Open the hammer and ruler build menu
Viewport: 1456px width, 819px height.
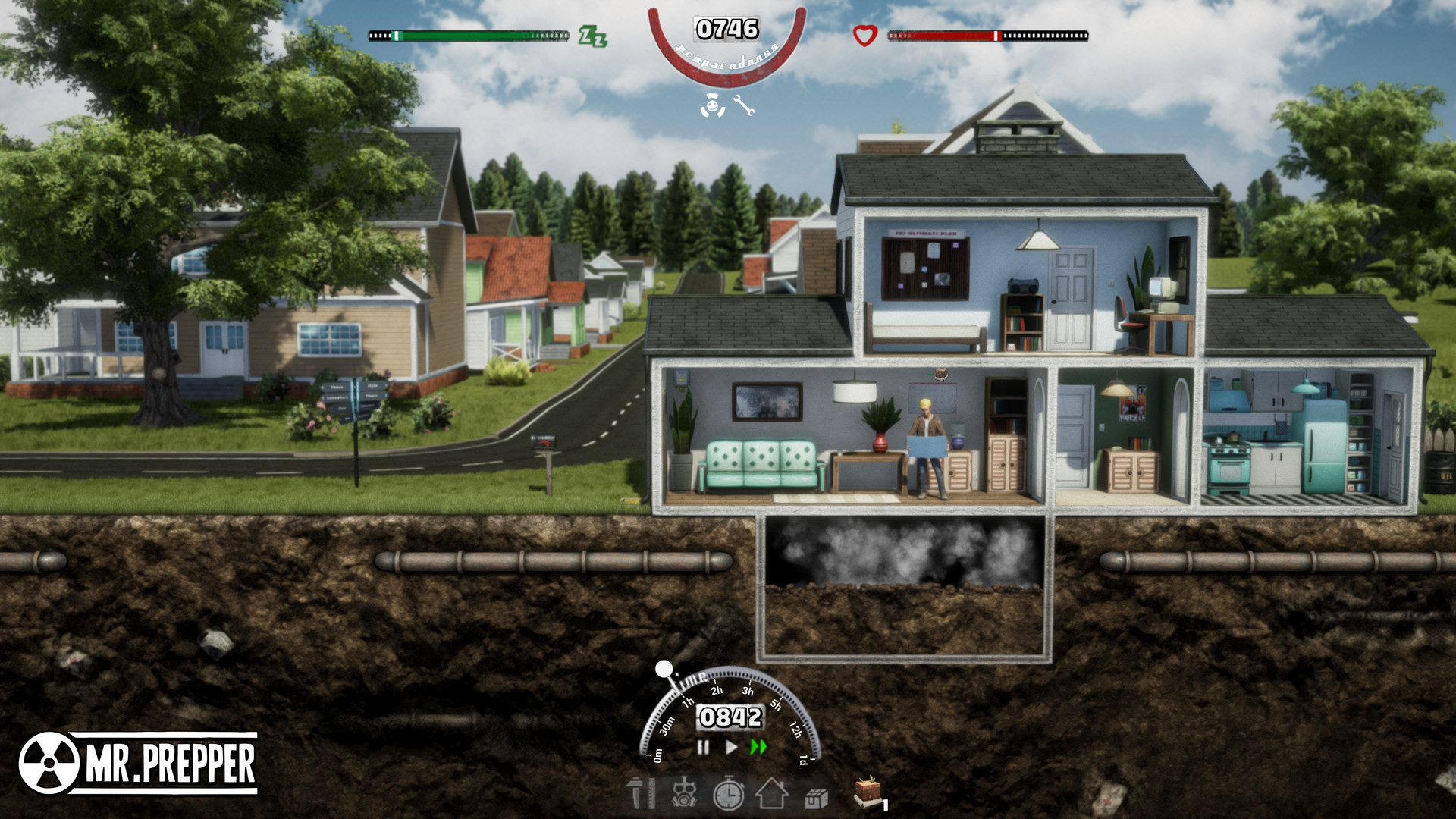639,795
